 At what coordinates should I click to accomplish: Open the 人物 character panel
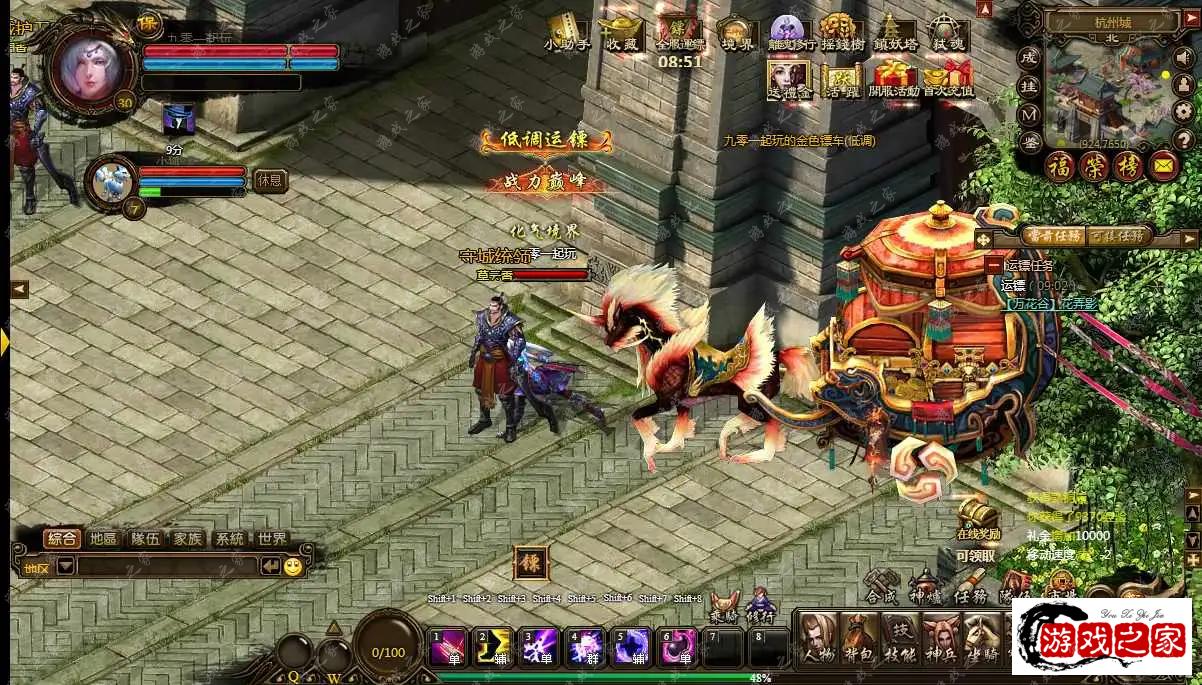tap(817, 638)
